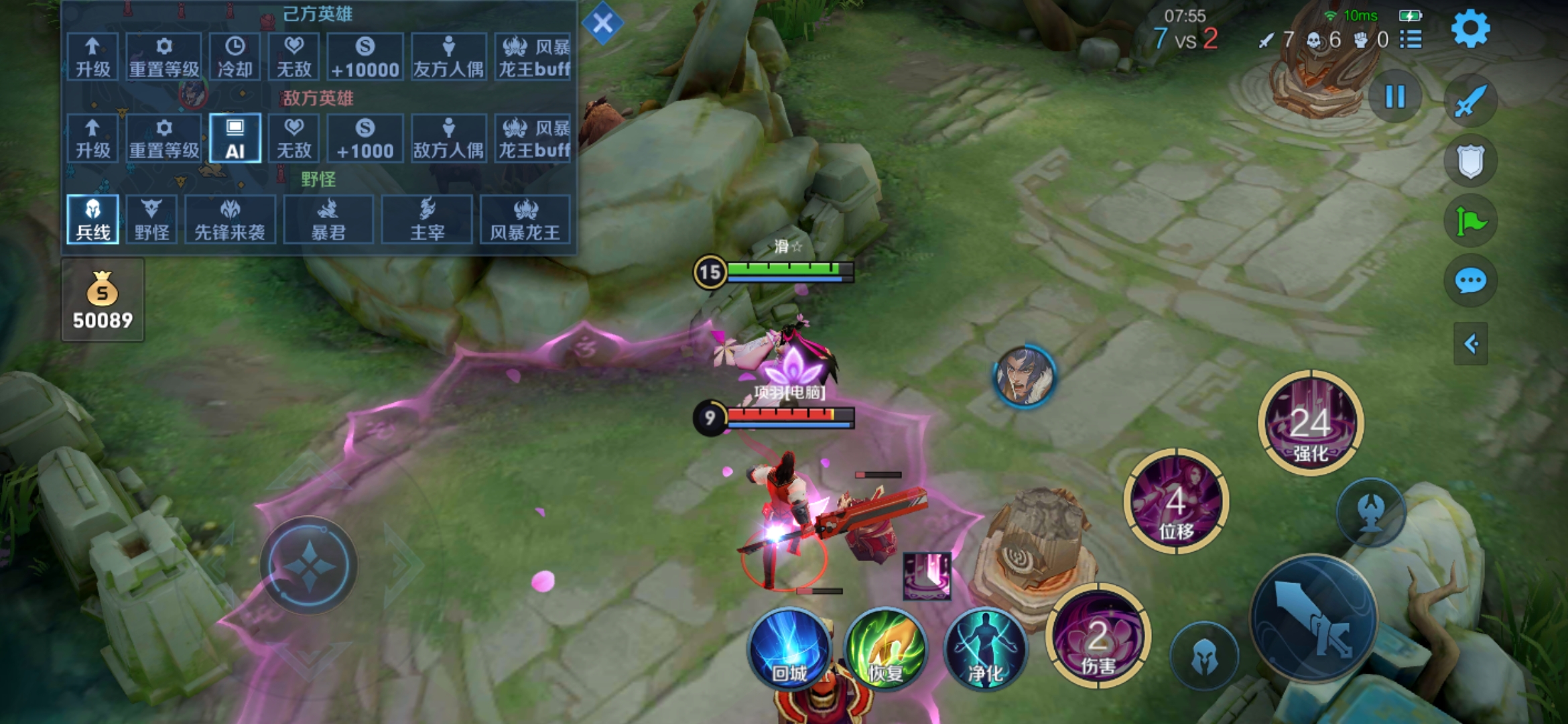Viewport: 1568px width, 724px height.
Task: Open the gold shop showing 50089
Action: [103, 300]
